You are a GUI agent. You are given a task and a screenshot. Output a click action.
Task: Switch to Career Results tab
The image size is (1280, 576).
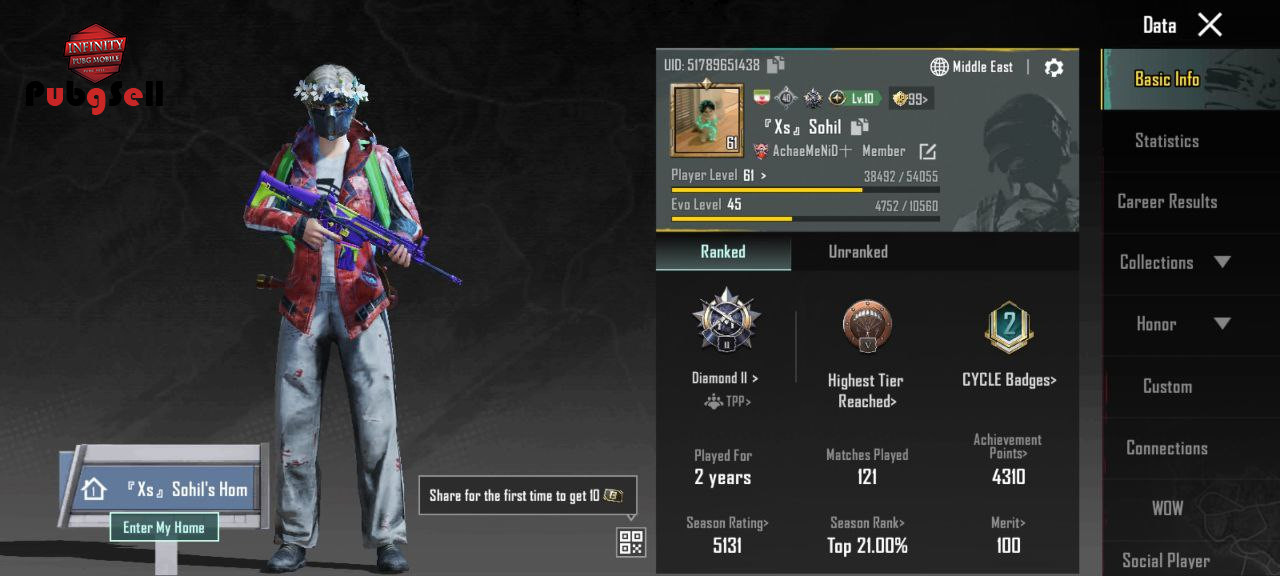(x=1167, y=201)
